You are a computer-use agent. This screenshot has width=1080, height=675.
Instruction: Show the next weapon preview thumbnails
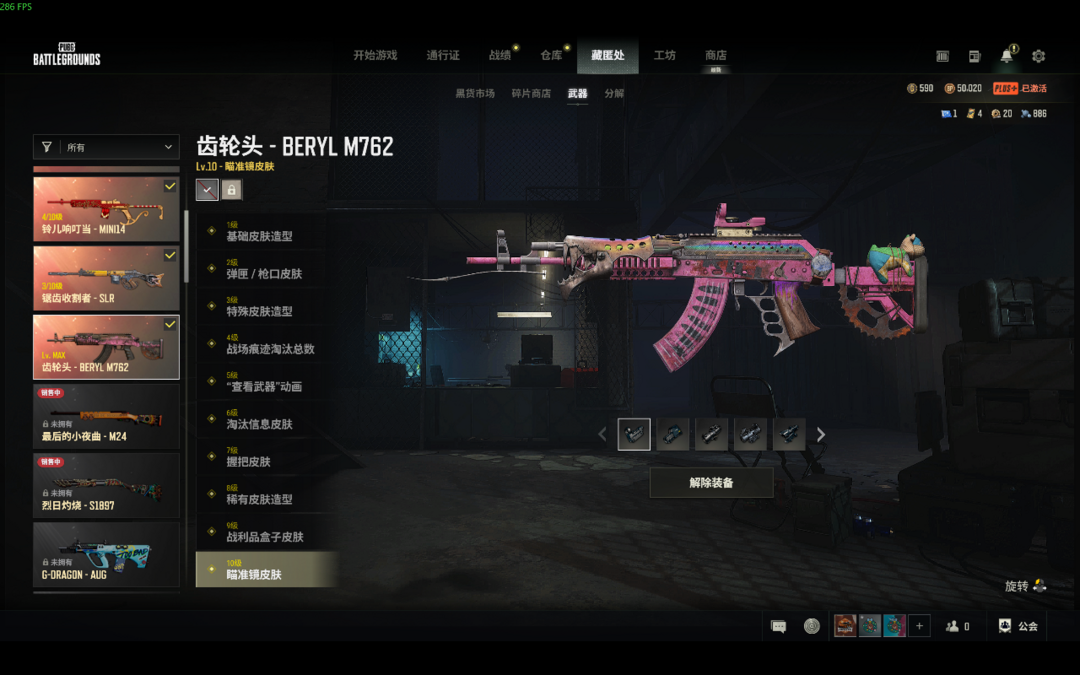click(x=821, y=435)
